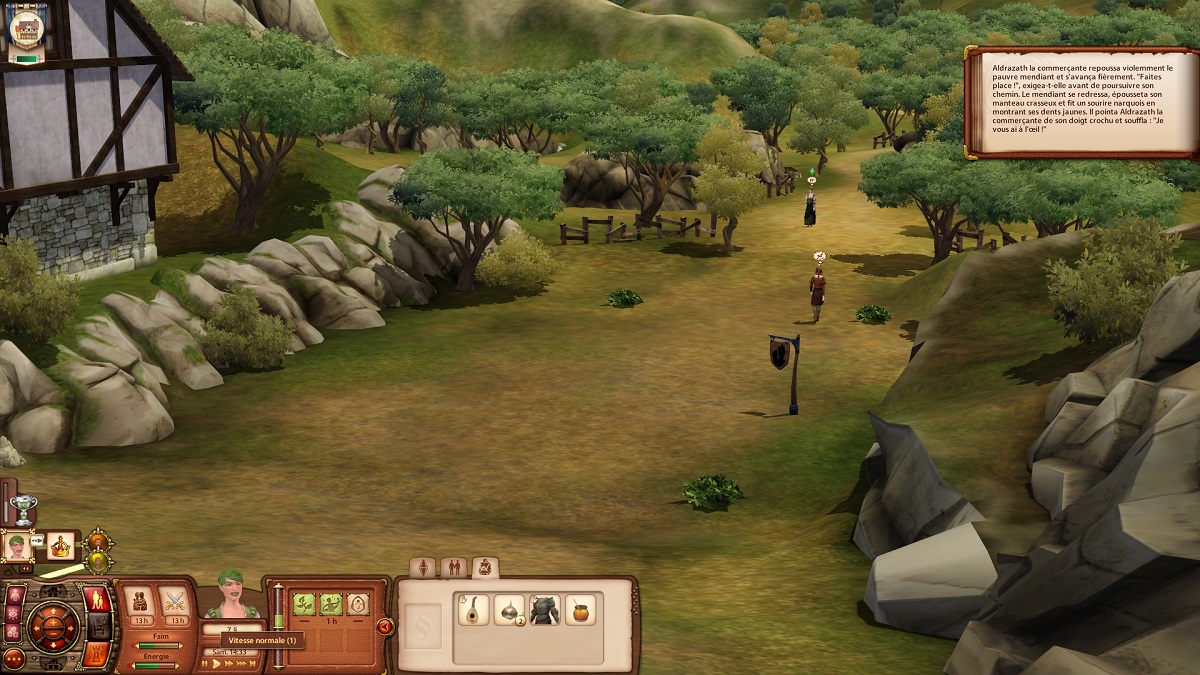Set game speed to normal play
This screenshot has height=675, width=1200.
click(216, 663)
